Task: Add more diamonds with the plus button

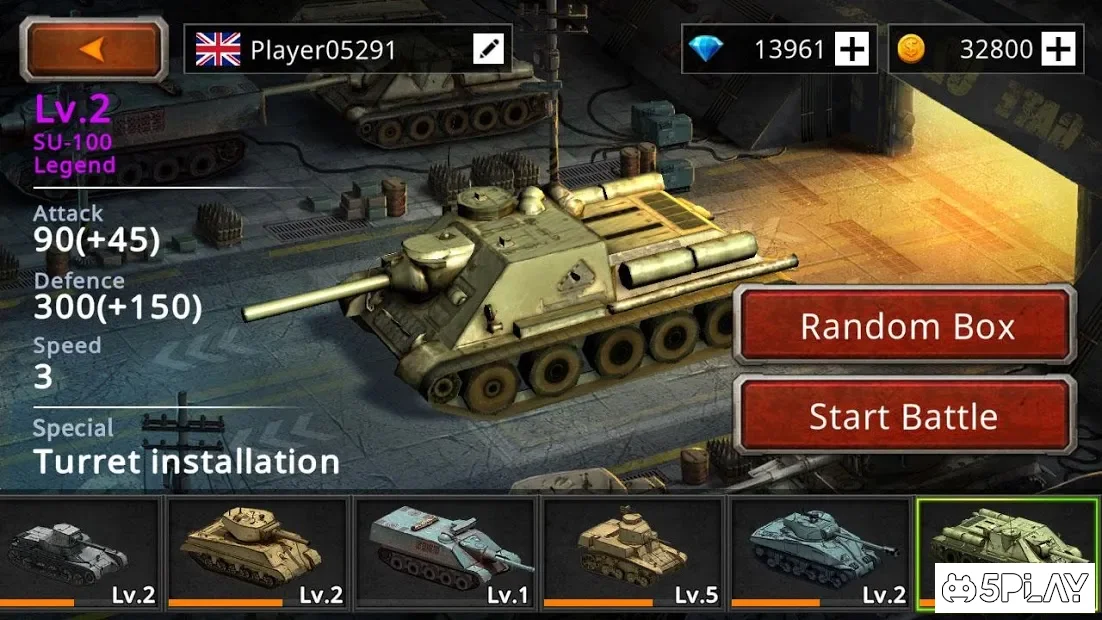Action: coord(852,49)
